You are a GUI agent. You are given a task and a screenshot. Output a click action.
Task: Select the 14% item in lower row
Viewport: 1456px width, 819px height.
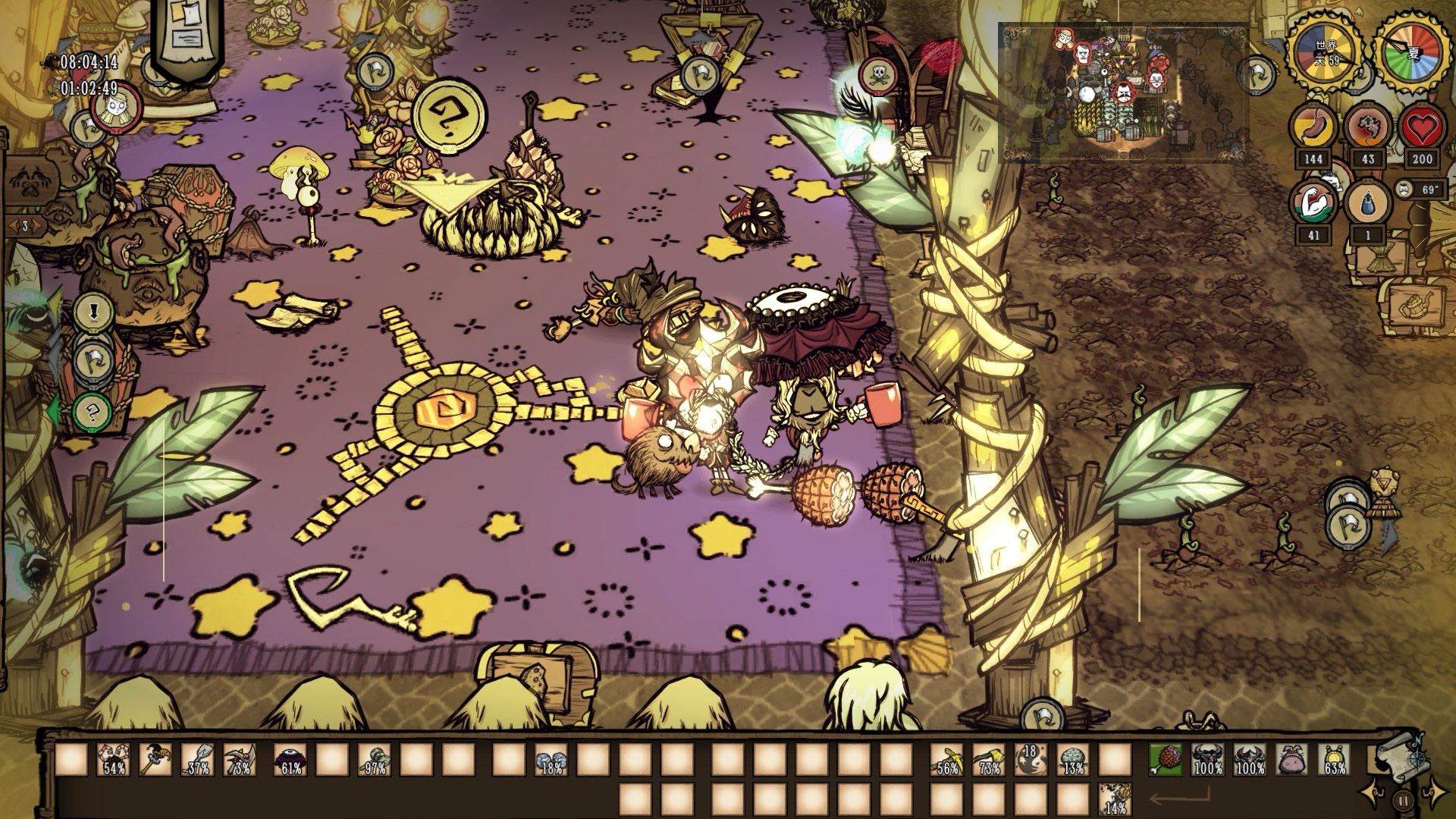(1114, 799)
